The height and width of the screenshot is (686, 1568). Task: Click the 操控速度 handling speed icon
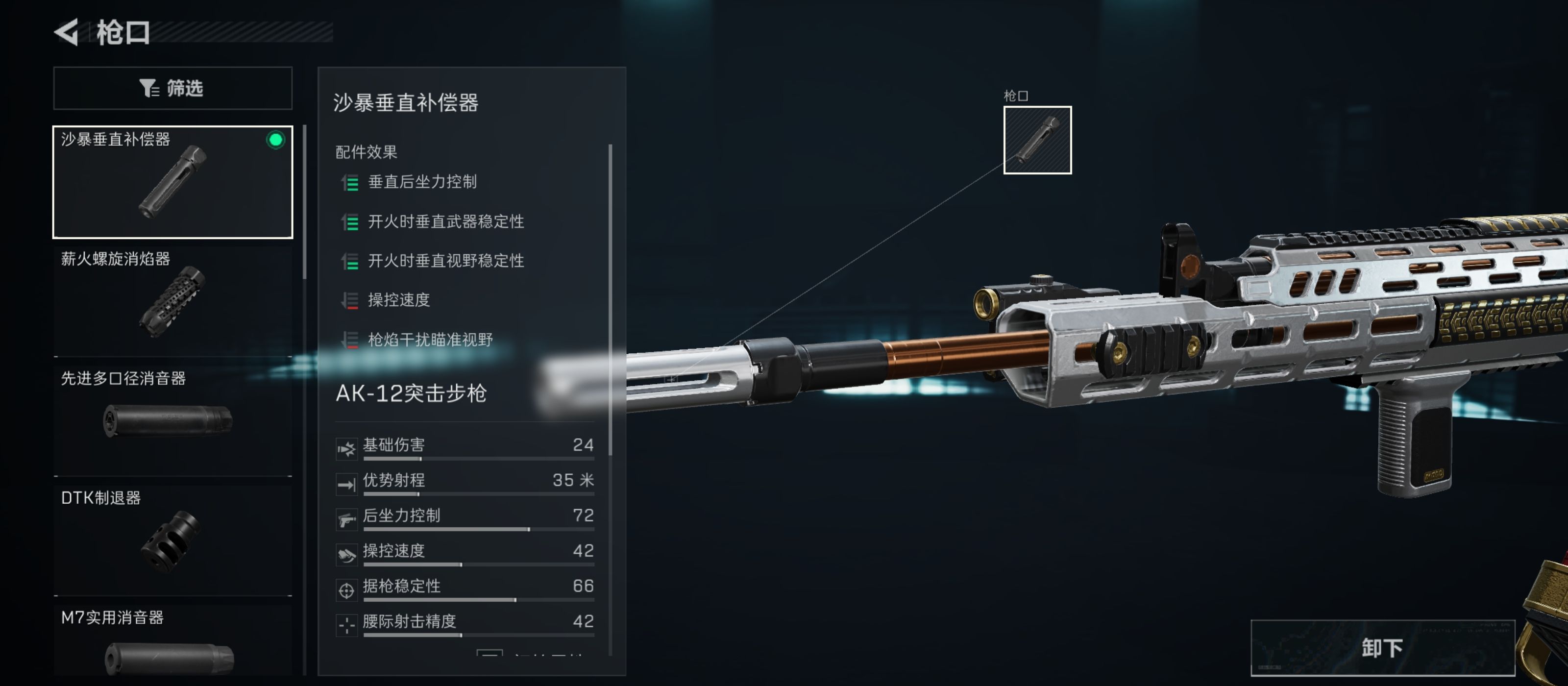(x=347, y=555)
